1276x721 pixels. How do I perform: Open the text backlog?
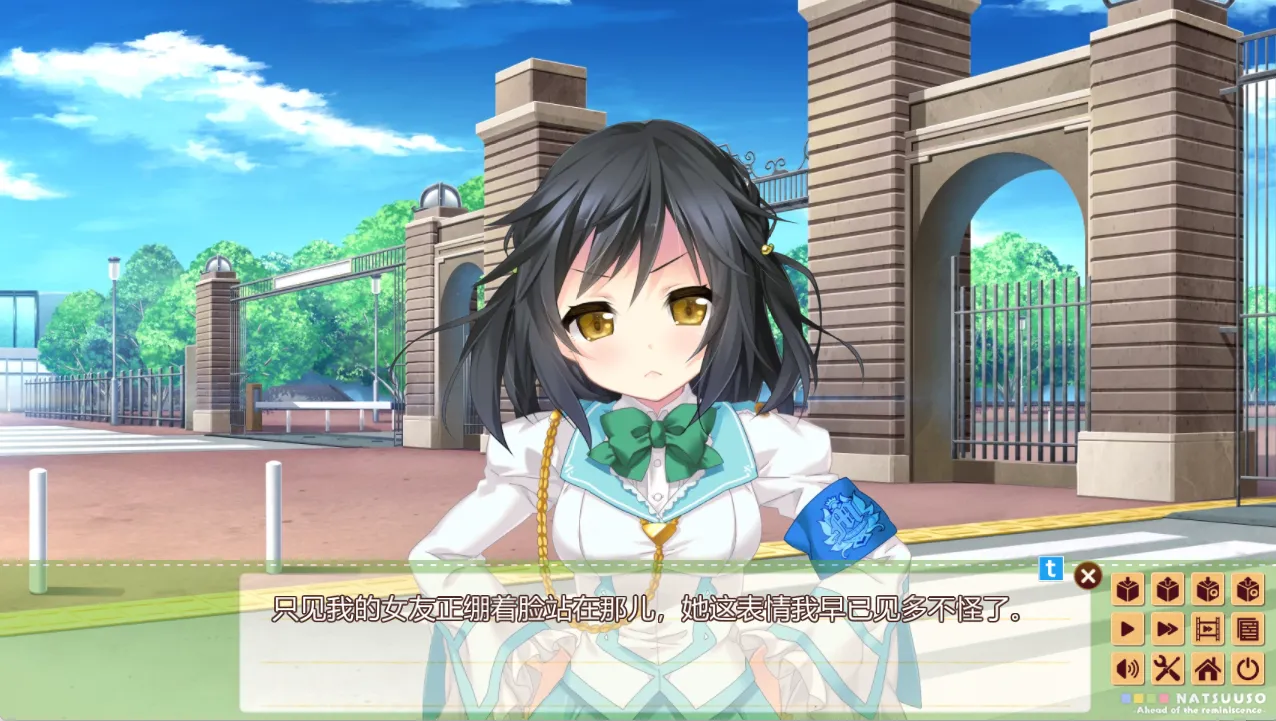pos(1248,629)
